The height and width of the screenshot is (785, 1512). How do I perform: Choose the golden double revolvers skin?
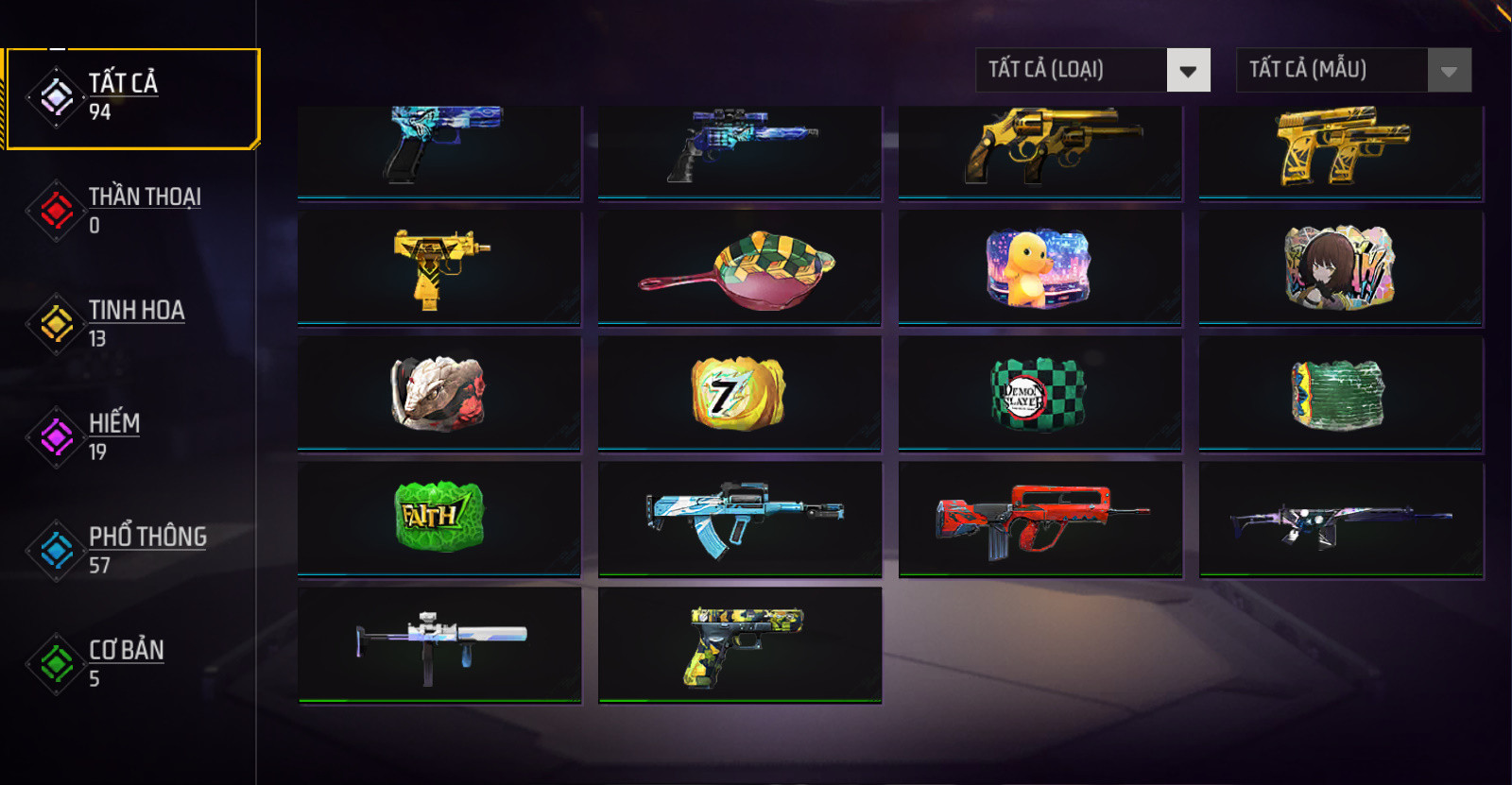click(x=1039, y=146)
